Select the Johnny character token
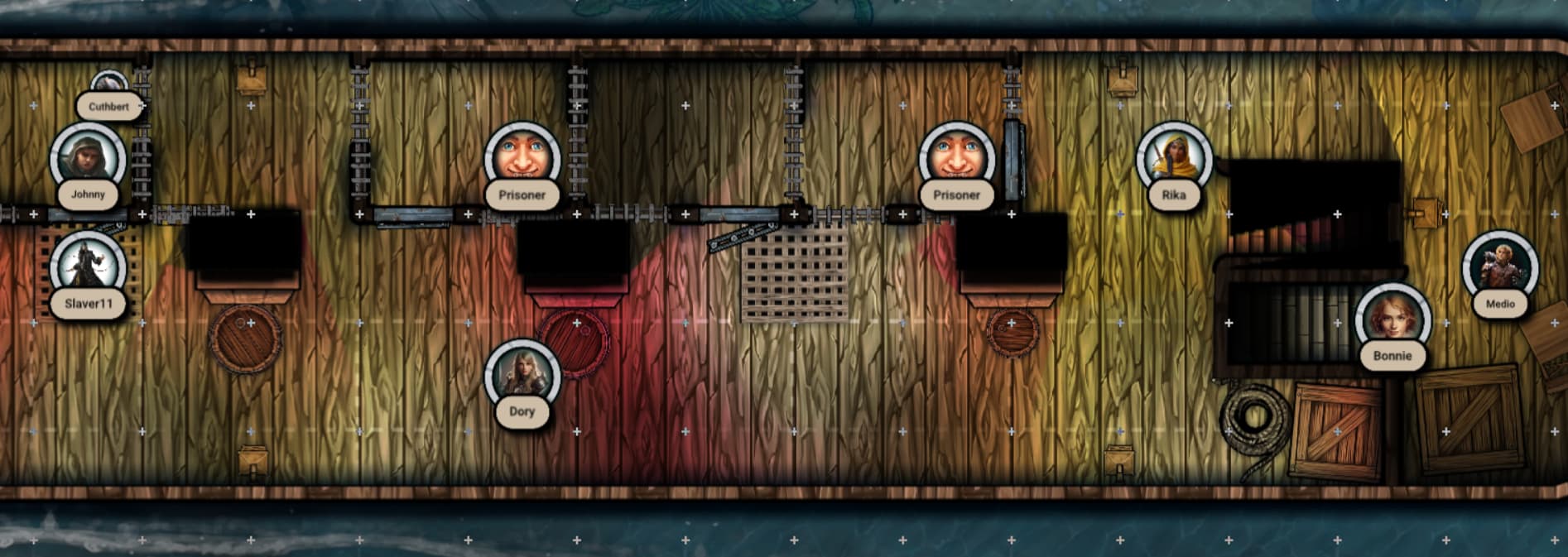This screenshot has height=557, width=1568. pyautogui.click(x=88, y=160)
